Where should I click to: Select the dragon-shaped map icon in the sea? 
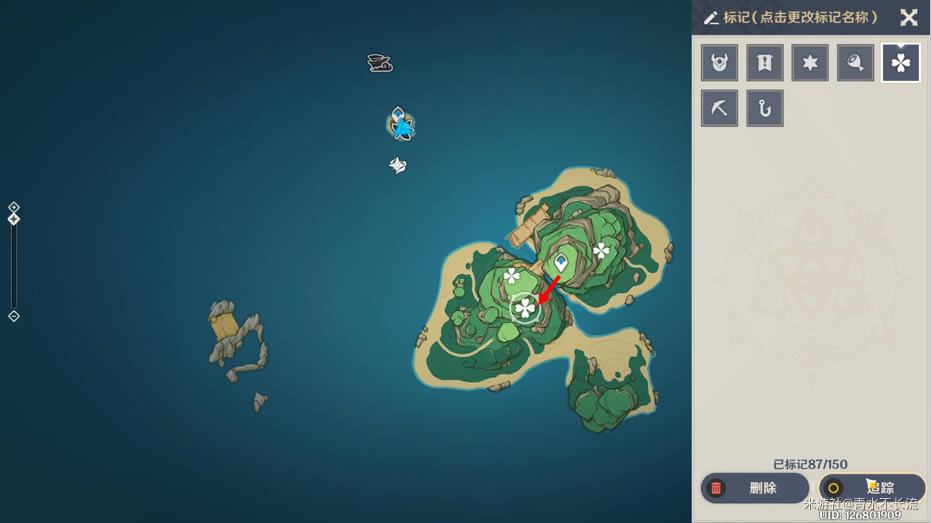[x=379, y=64]
